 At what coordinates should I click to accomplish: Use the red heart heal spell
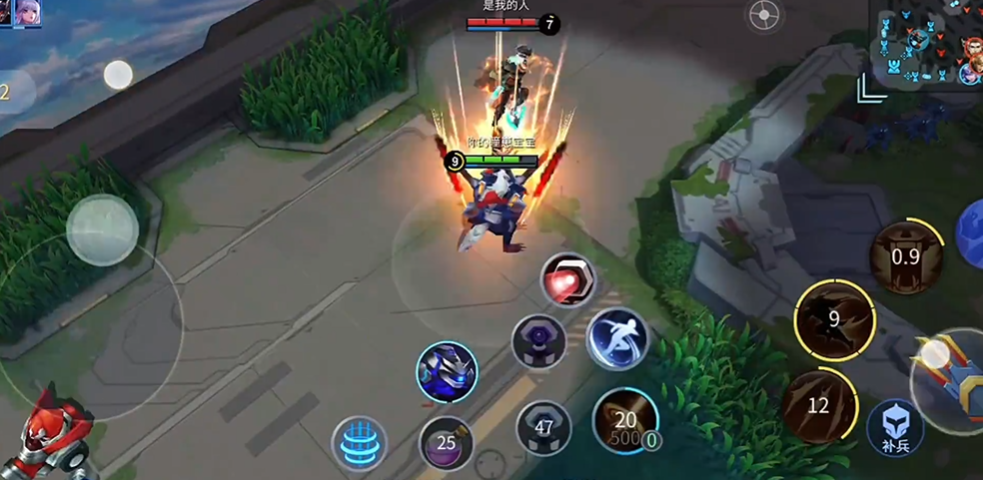tap(568, 280)
